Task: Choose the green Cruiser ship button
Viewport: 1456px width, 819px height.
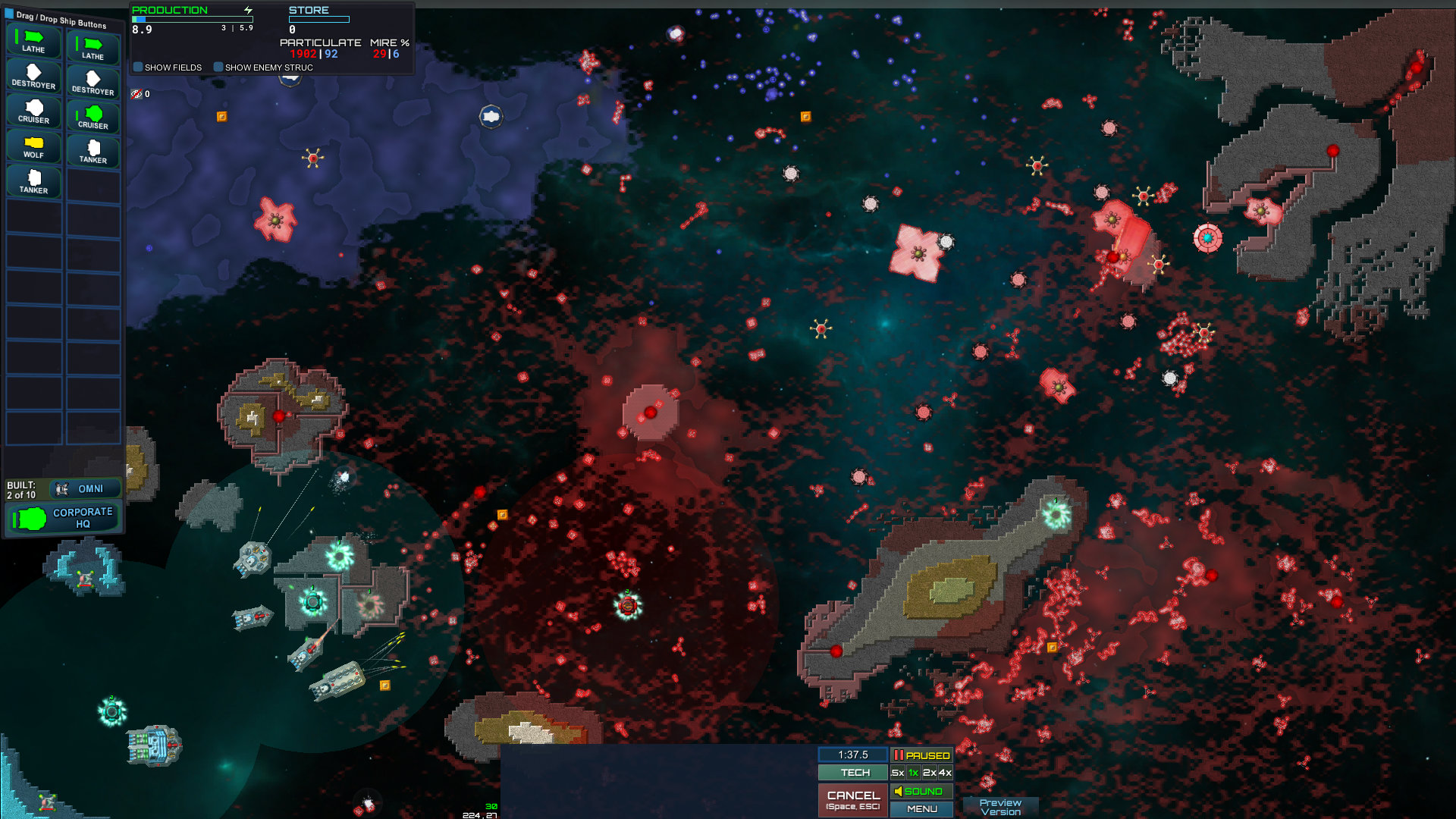Action: coord(93,118)
